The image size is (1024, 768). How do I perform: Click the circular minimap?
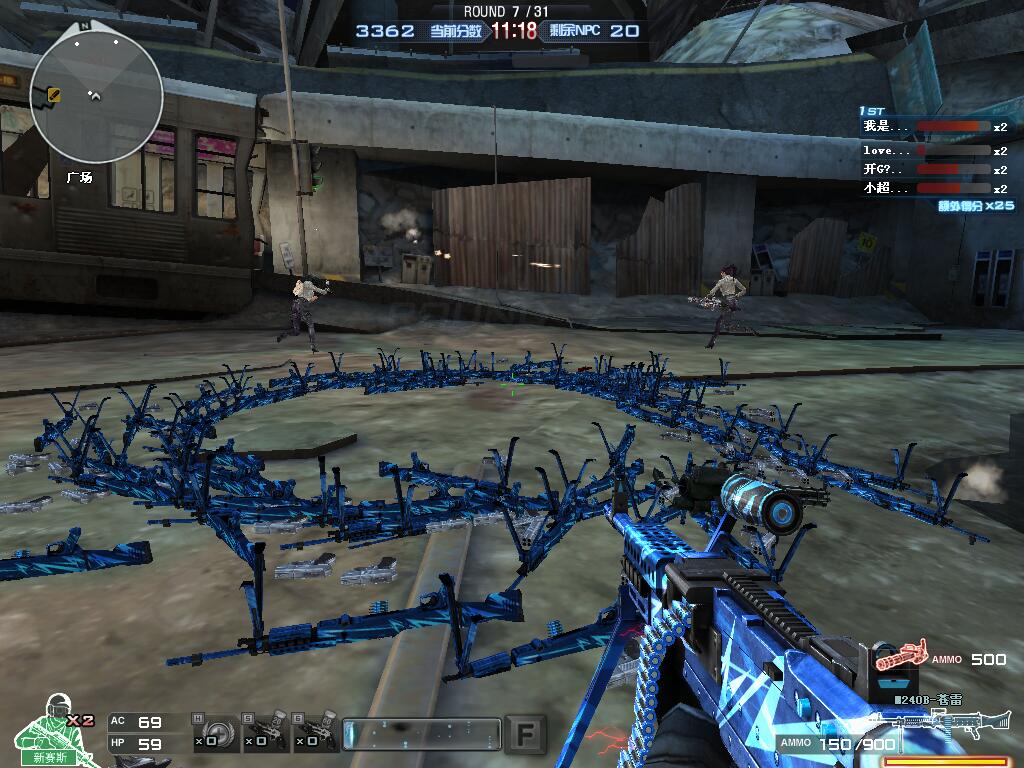[x=96, y=97]
